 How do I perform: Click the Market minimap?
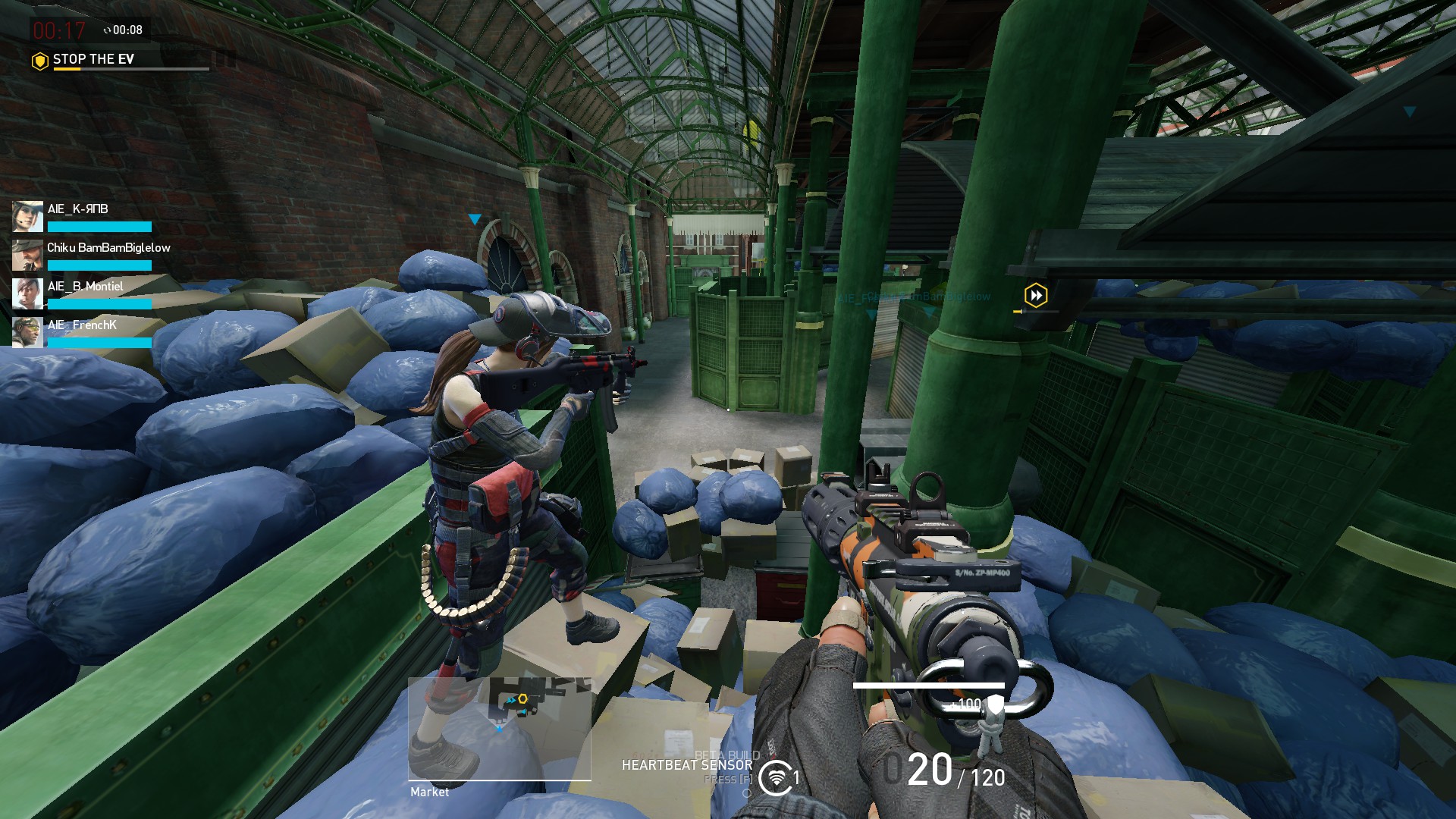(x=499, y=728)
